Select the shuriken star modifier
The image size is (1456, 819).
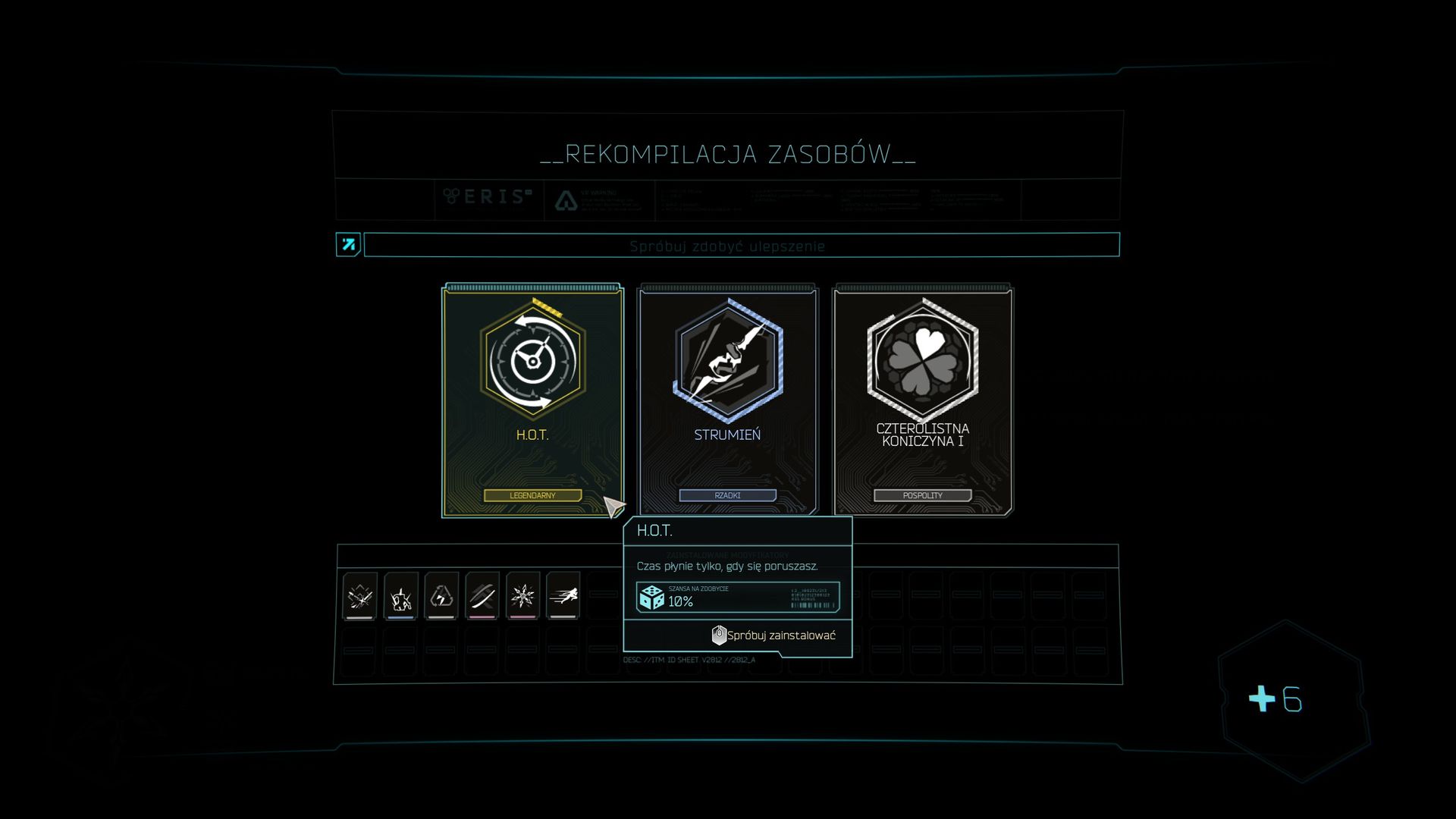[522, 596]
